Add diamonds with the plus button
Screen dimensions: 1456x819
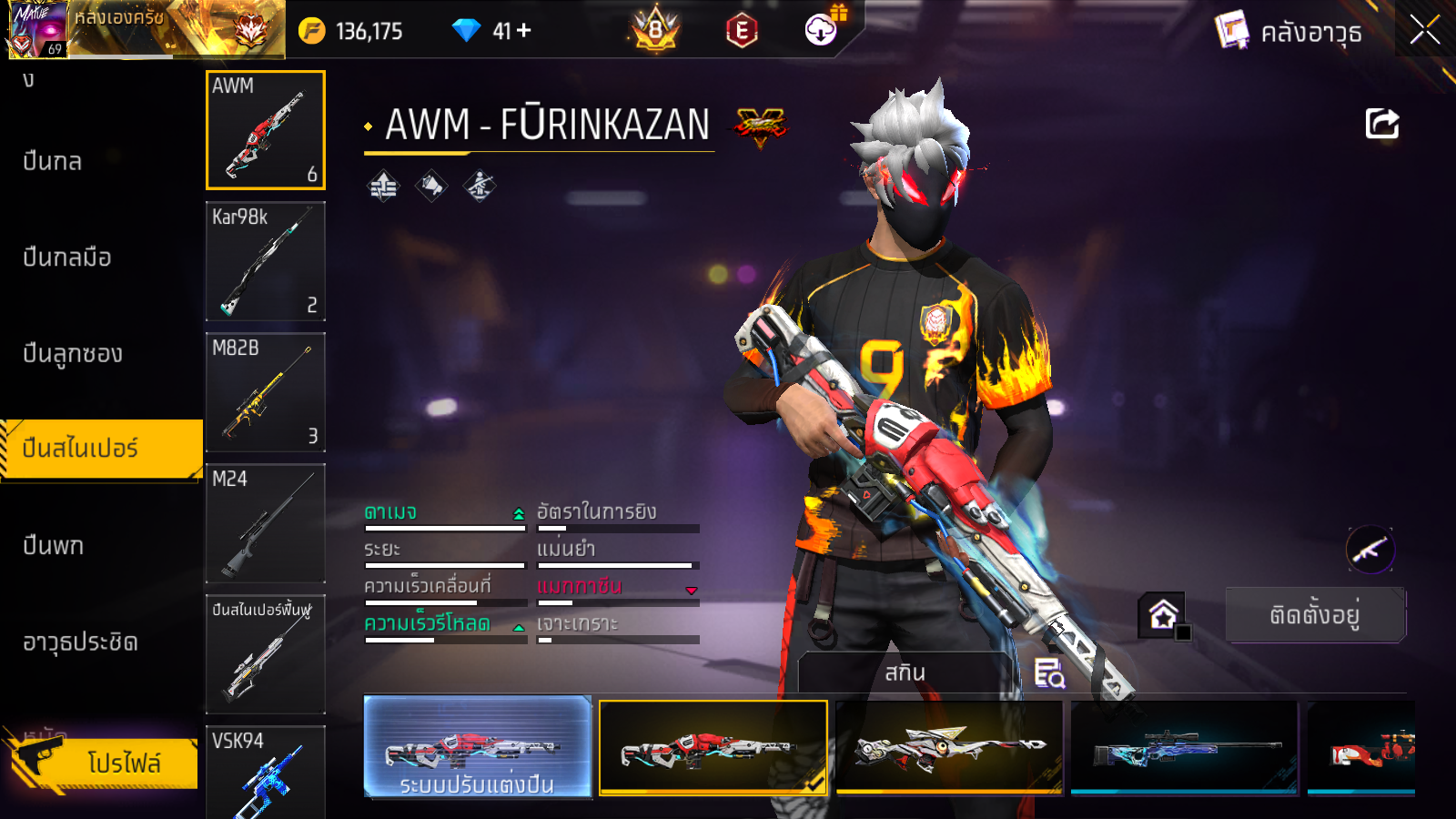[524, 31]
